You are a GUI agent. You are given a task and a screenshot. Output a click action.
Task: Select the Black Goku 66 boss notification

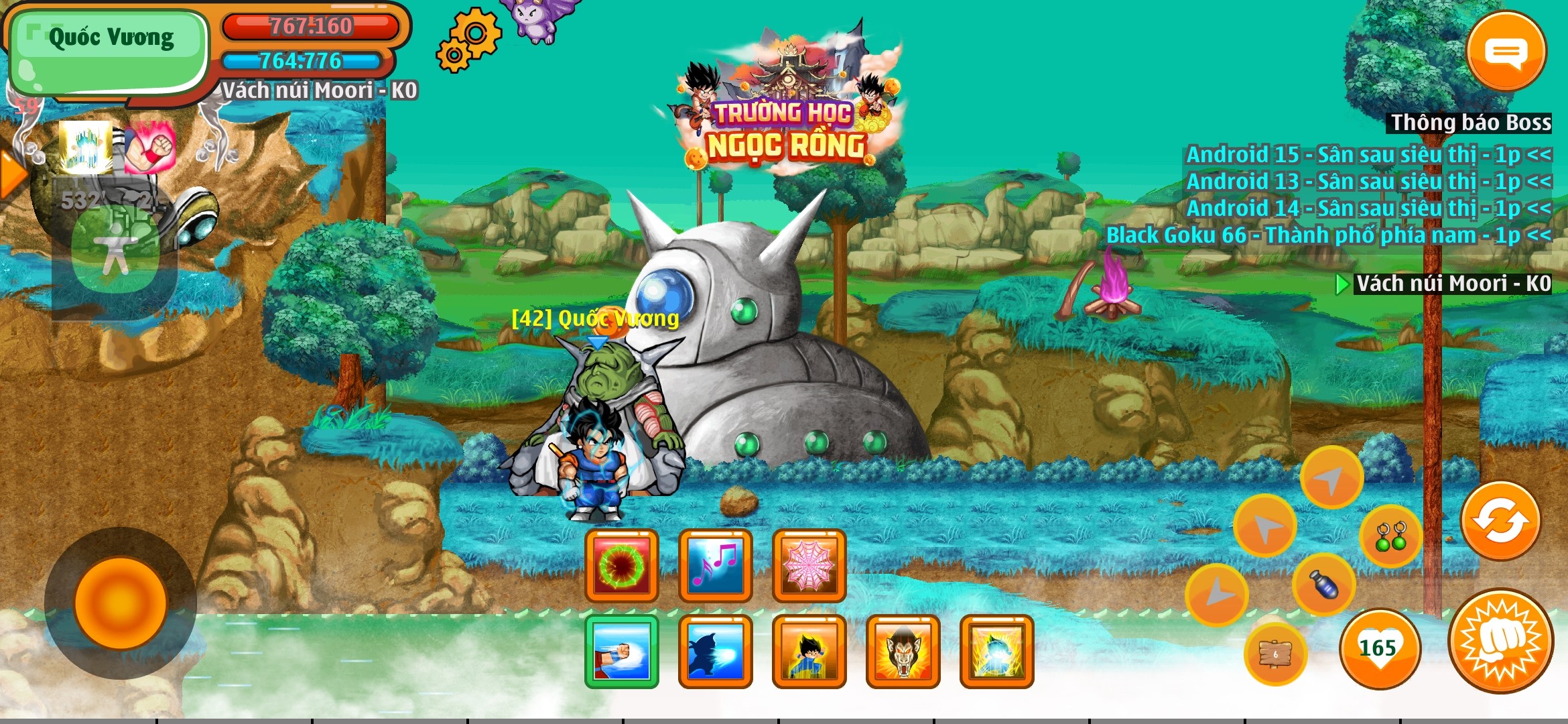1327,235
